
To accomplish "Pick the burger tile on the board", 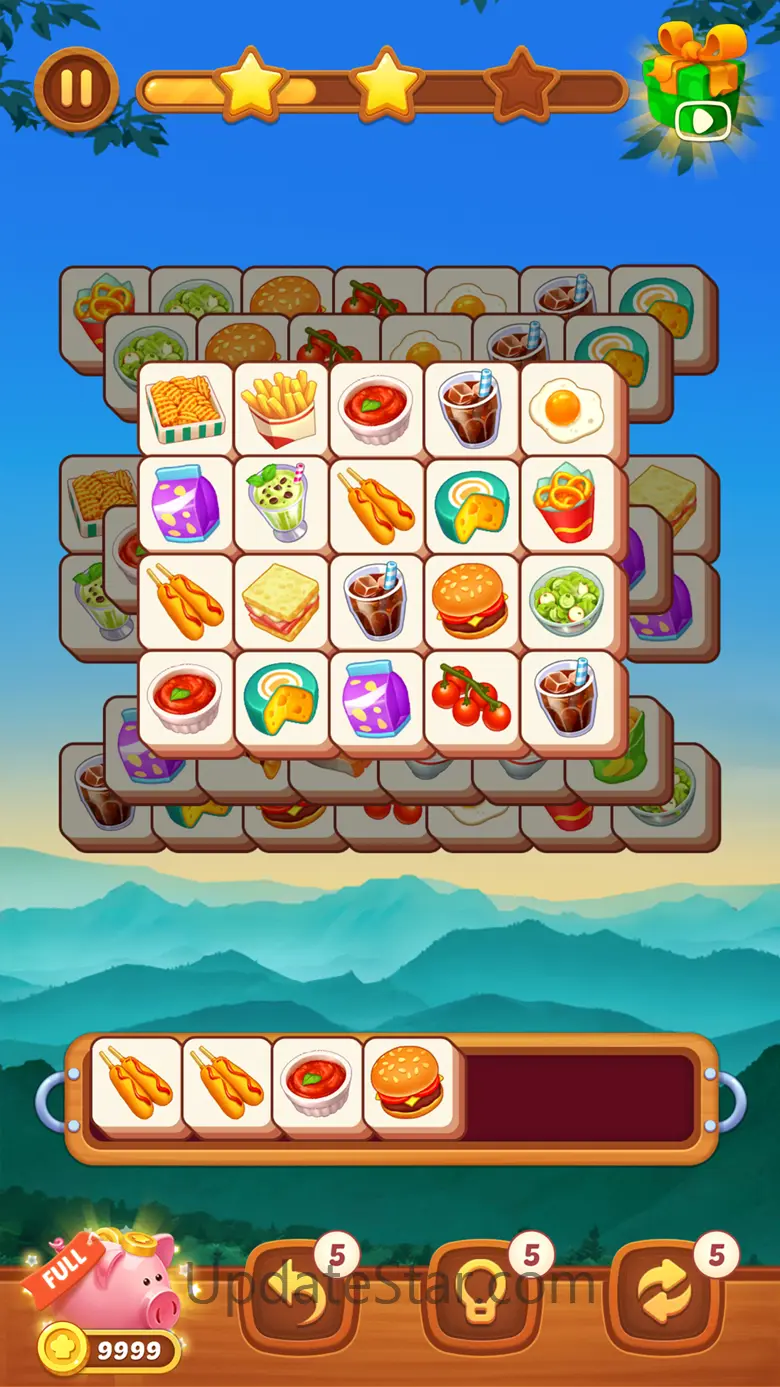I will (x=470, y=600).
